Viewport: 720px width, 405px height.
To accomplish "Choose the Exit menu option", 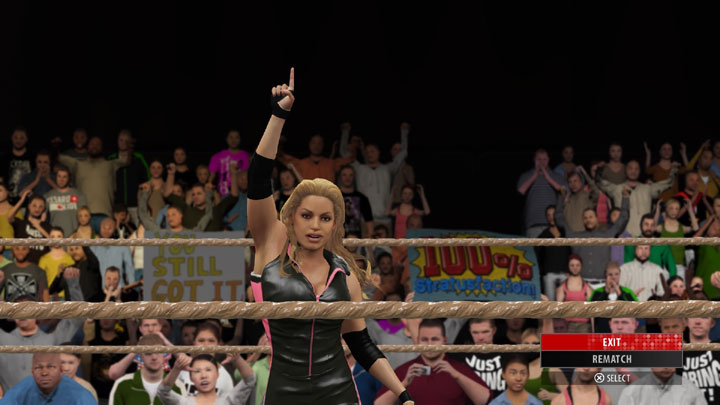I will point(611,342).
